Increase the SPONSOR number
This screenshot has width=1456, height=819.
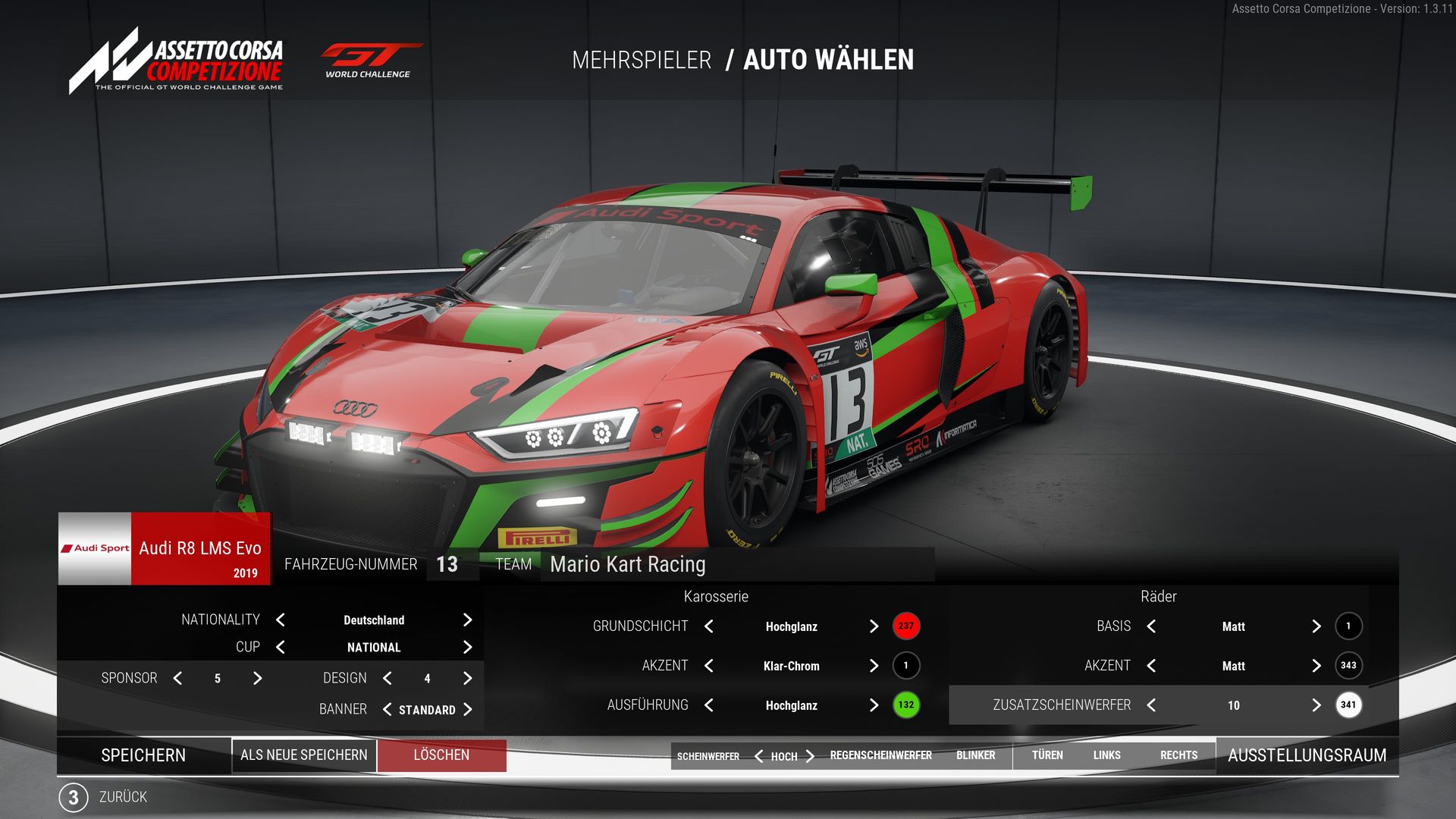pos(257,679)
